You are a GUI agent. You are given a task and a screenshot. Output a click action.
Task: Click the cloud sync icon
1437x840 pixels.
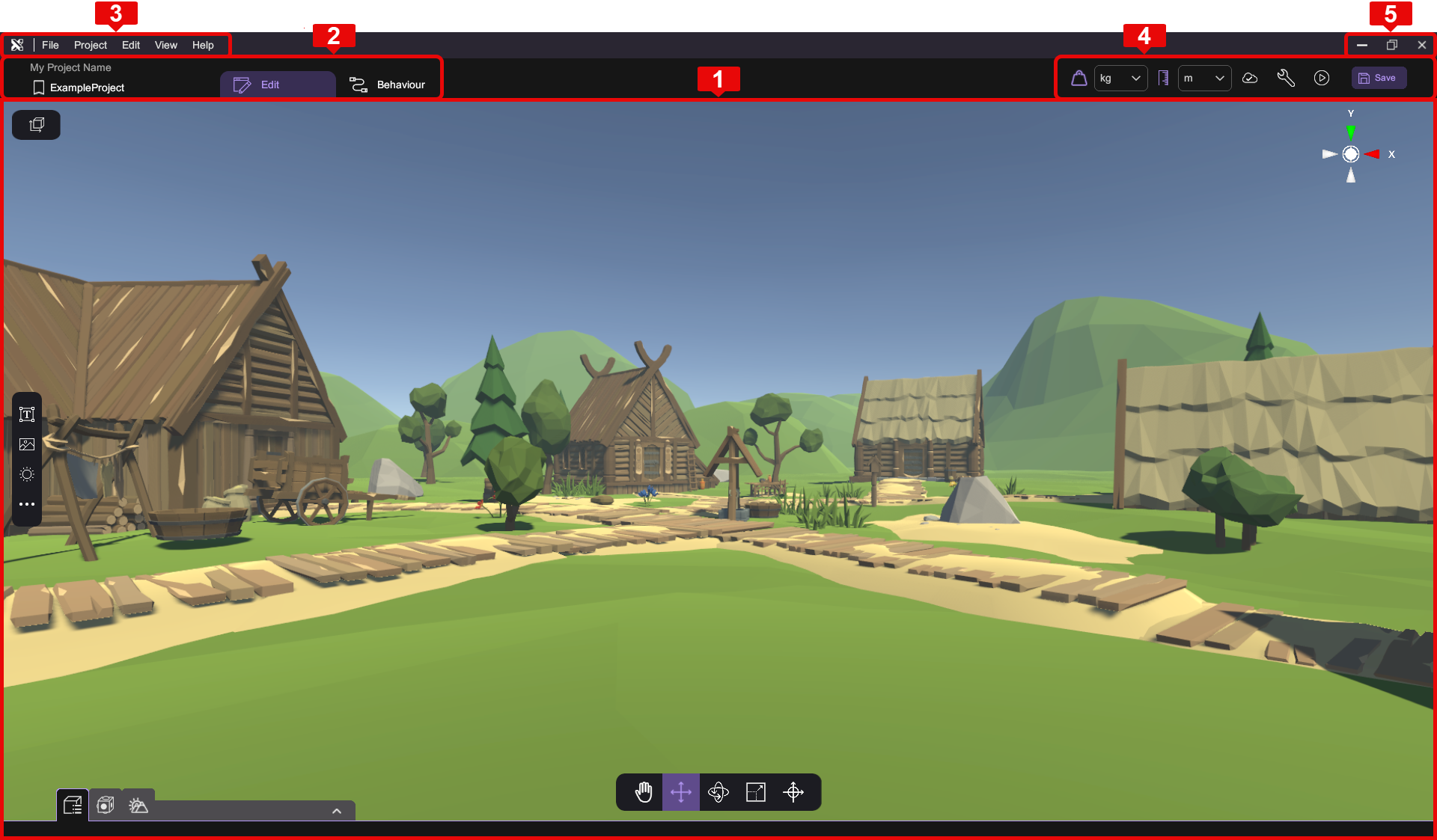pos(1250,78)
